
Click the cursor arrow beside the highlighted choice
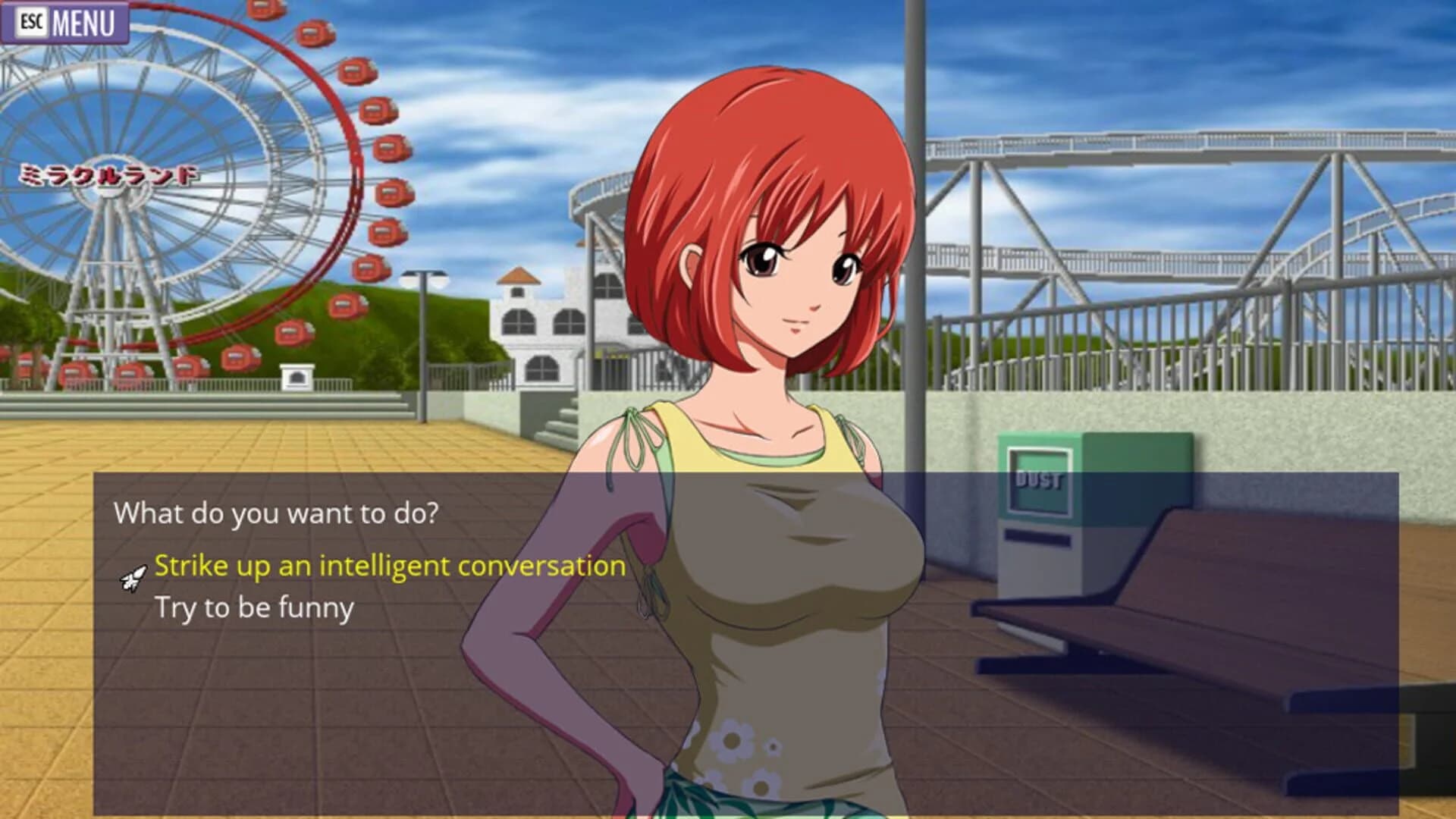(133, 580)
